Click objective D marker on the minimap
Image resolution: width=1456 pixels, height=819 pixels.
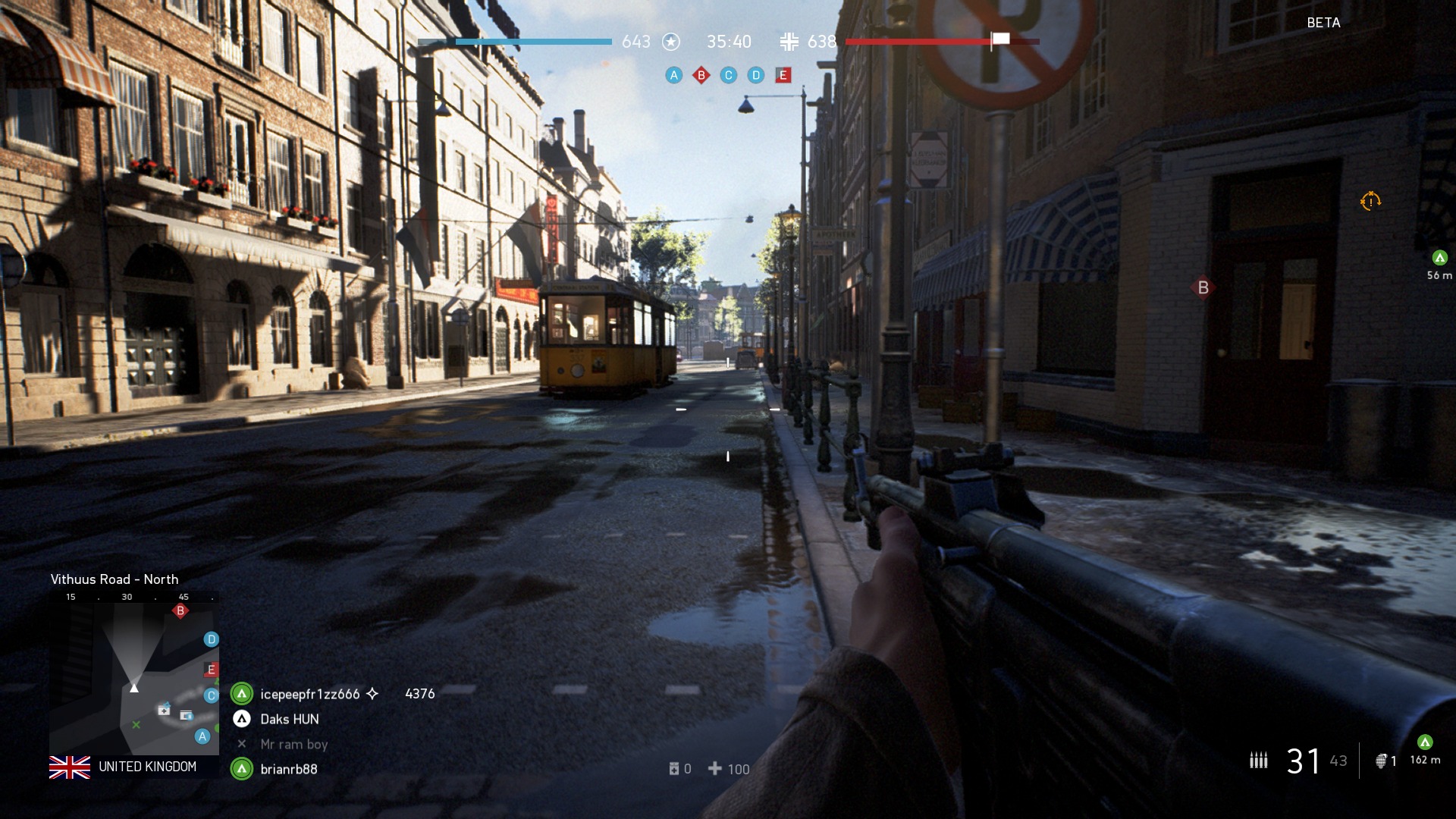pyautogui.click(x=212, y=639)
